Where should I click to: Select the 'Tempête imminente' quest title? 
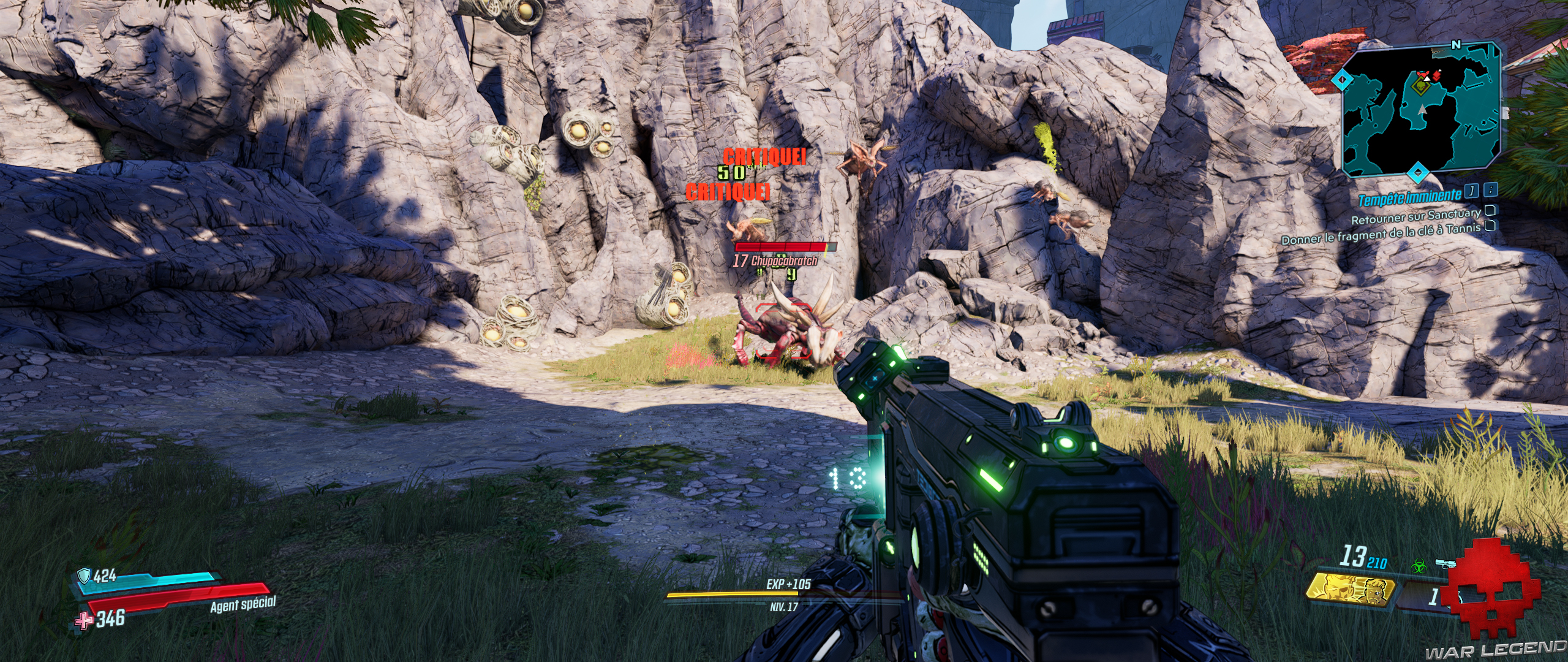1409,197
